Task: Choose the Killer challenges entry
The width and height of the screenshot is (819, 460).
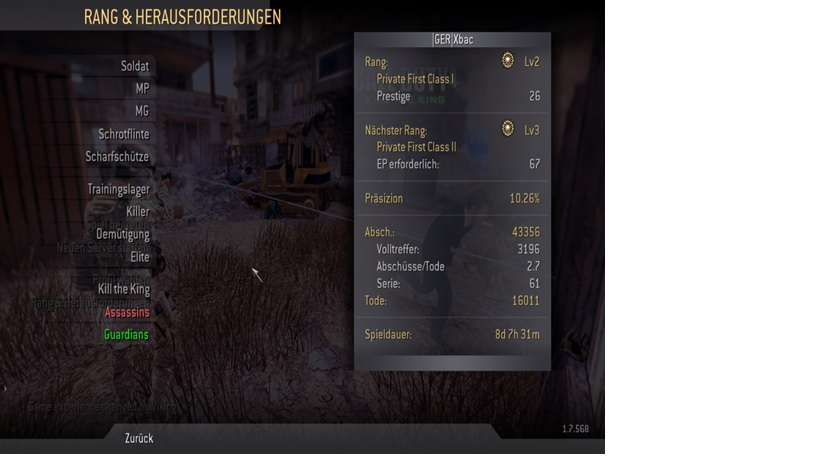Action: pyautogui.click(x=137, y=212)
